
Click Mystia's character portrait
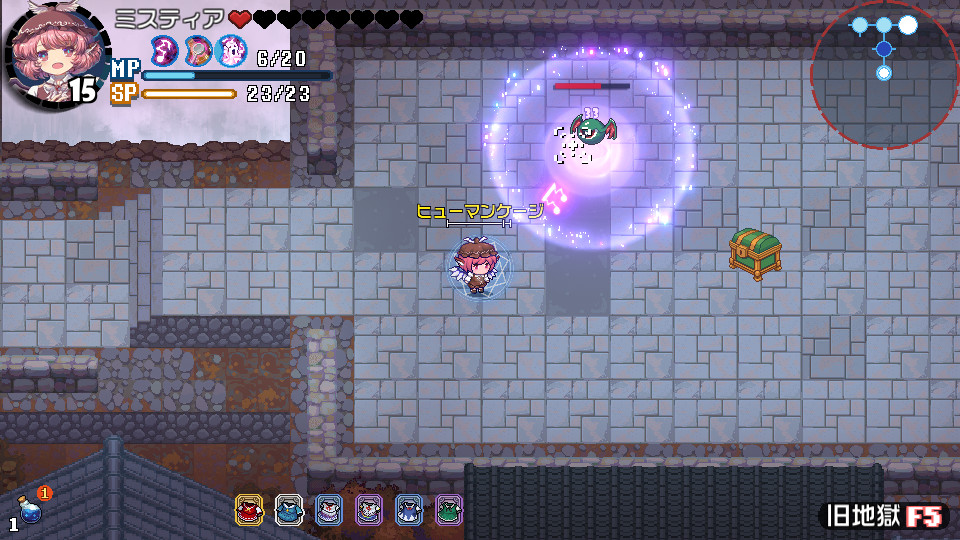point(52,57)
